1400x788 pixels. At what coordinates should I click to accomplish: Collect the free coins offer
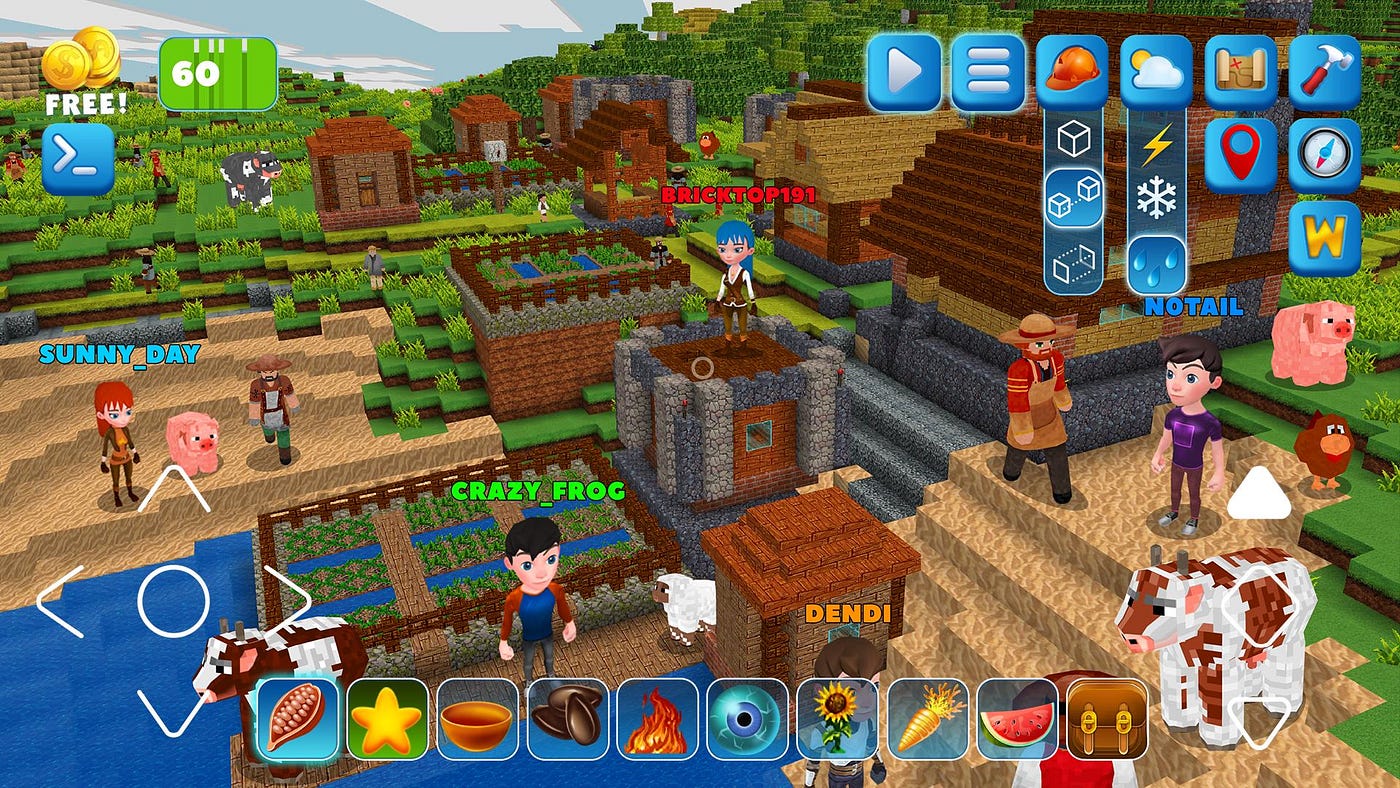[83, 70]
